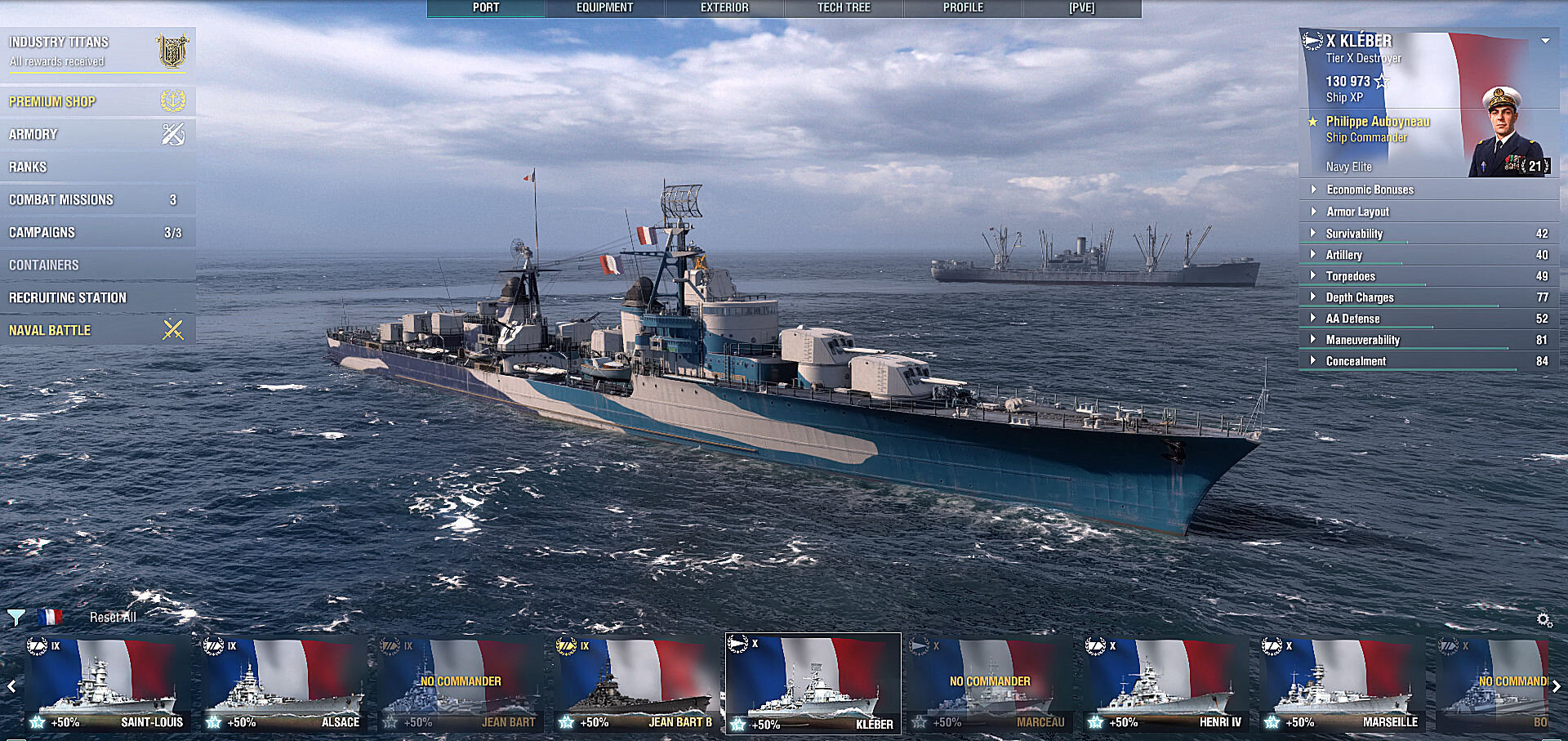
Task: Pick the Alsace battleship
Action: pos(284,686)
